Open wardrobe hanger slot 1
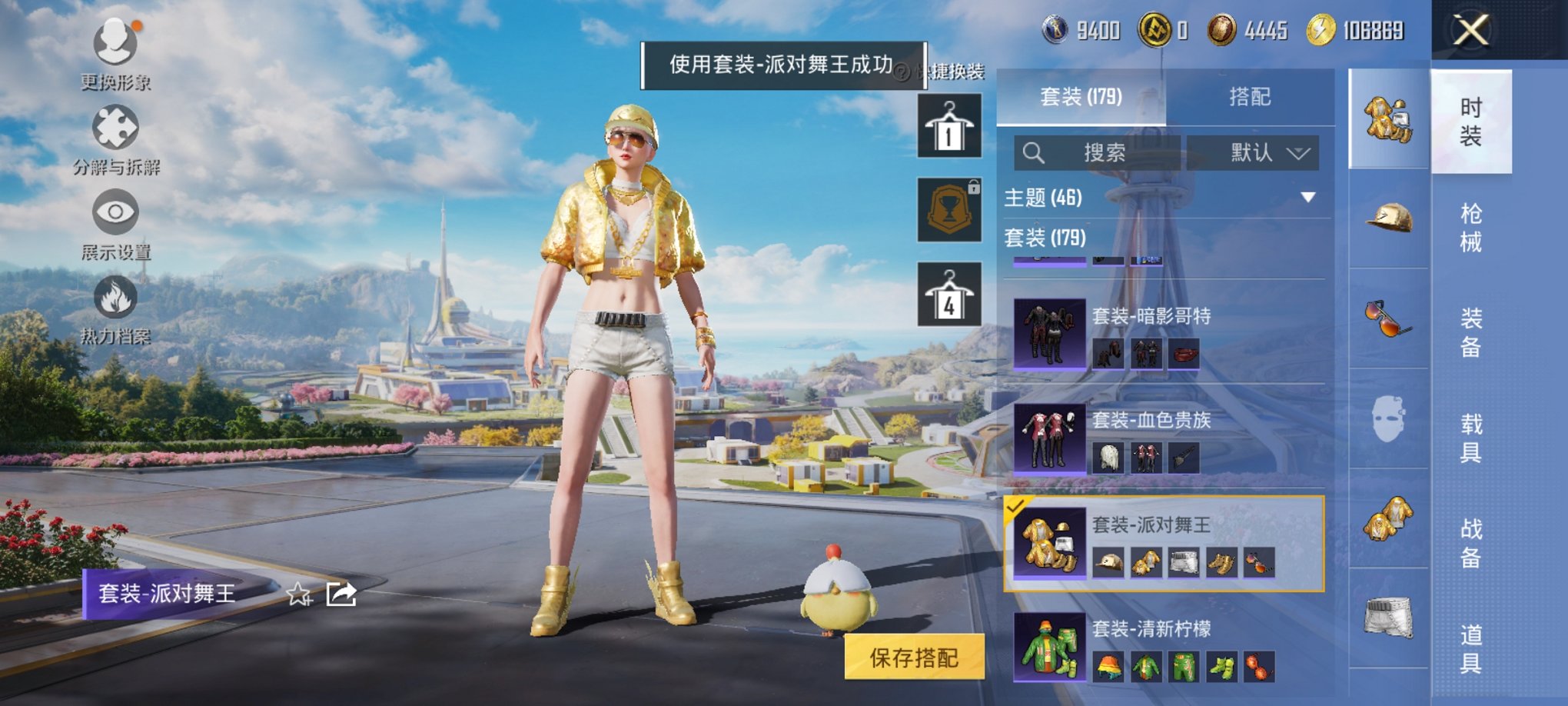This screenshot has width=1568, height=706. click(x=948, y=127)
